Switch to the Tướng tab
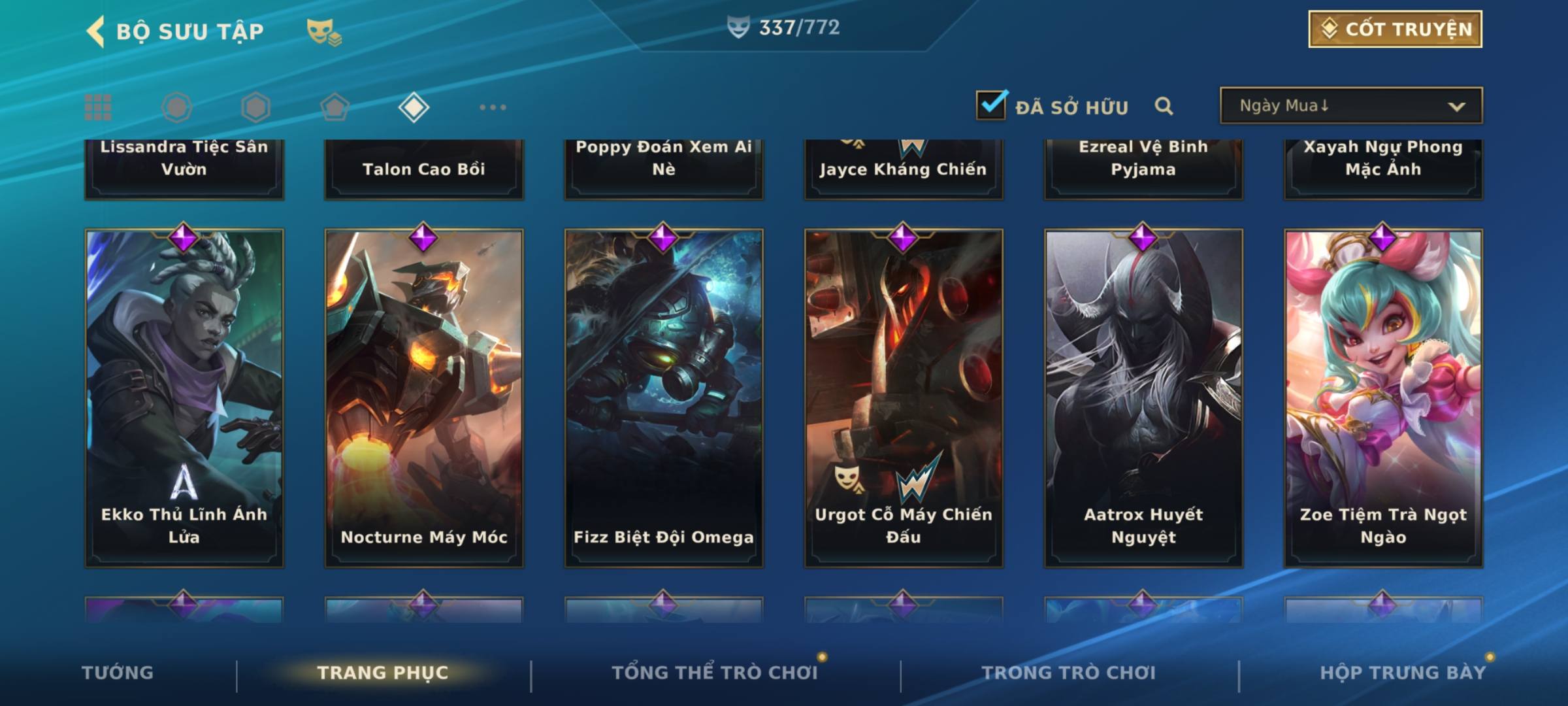The height and width of the screenshot is (706, 1568). 118,673
